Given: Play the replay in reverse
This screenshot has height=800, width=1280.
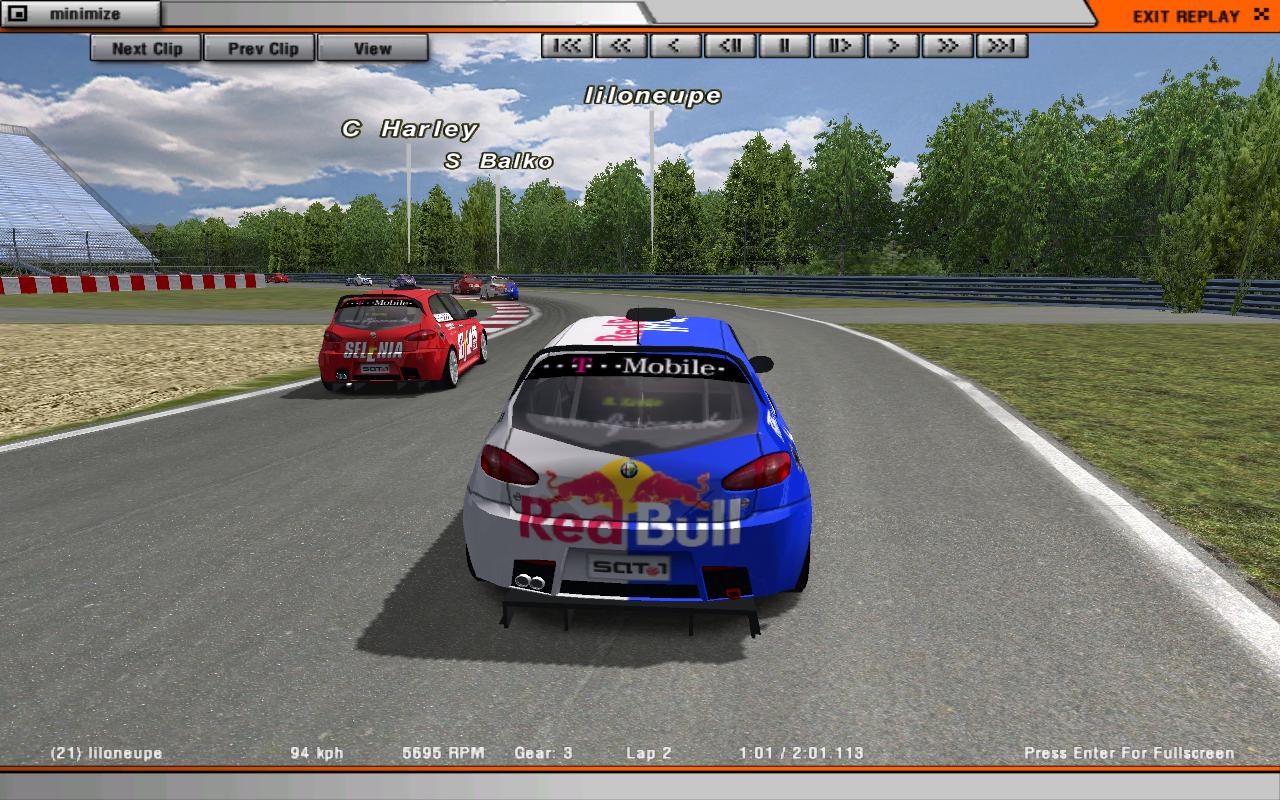Looking at the screenshot, I should 675,45.
